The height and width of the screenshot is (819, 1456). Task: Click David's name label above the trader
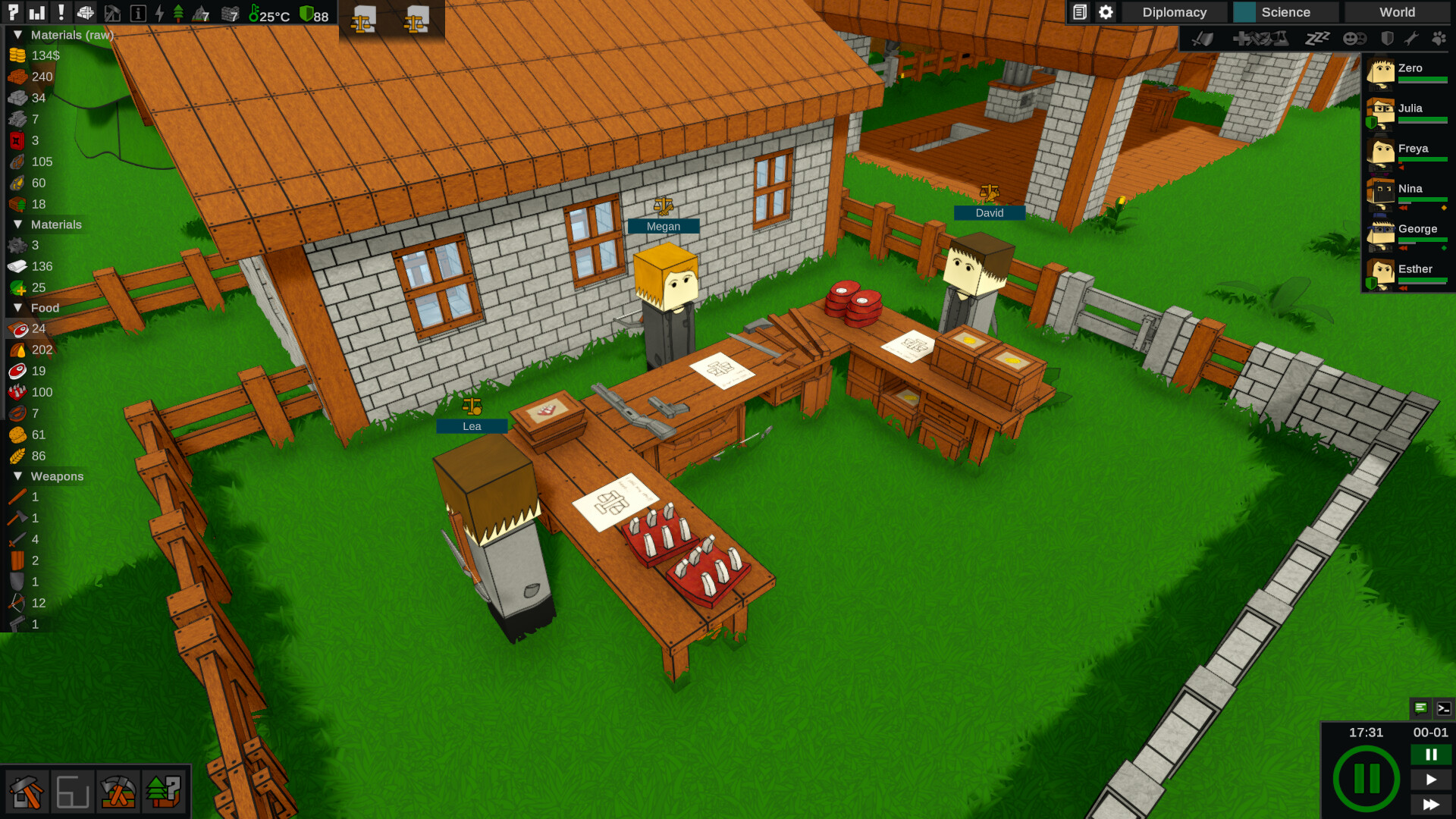pos(990,213)
